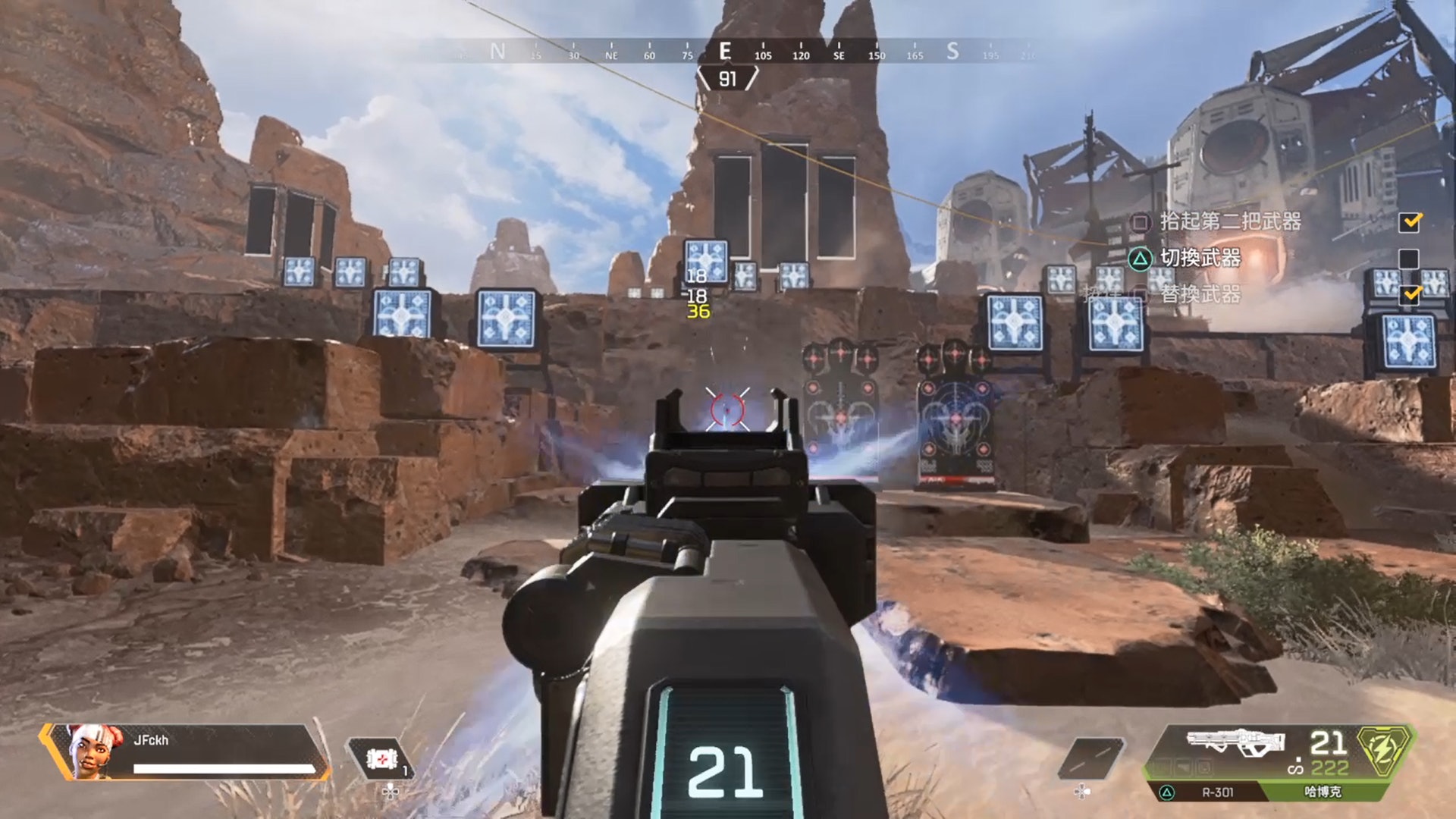The width and height of the screenshot is (1456, 819).
Task: Activate the green lightning ultimate icon
Action: click(x=1385, y=749)
